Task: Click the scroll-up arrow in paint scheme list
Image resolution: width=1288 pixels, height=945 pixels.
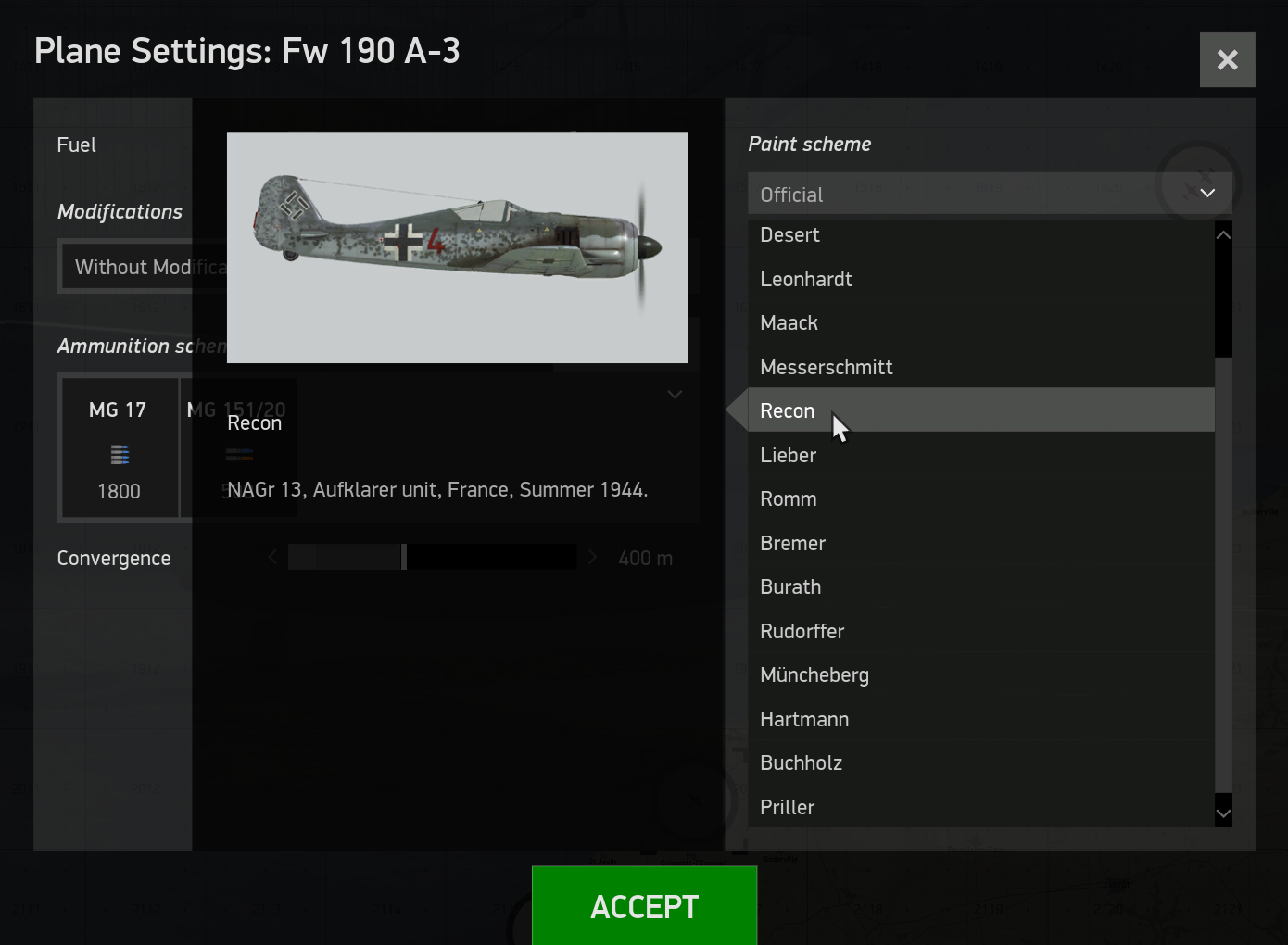Action: coord(1223,234)
